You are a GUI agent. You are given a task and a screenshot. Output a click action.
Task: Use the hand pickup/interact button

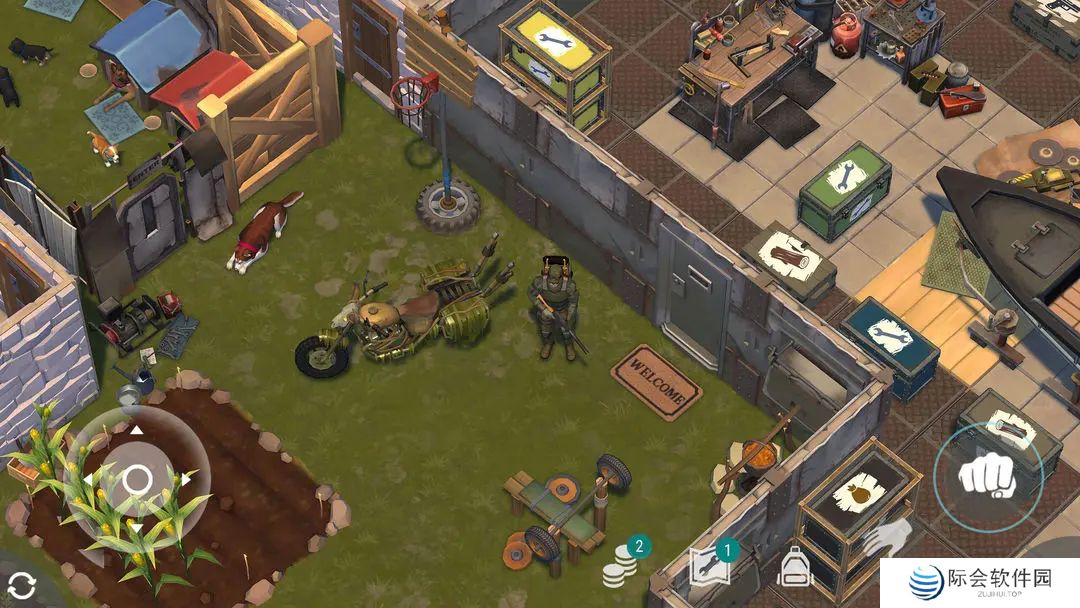click(886, 540)
